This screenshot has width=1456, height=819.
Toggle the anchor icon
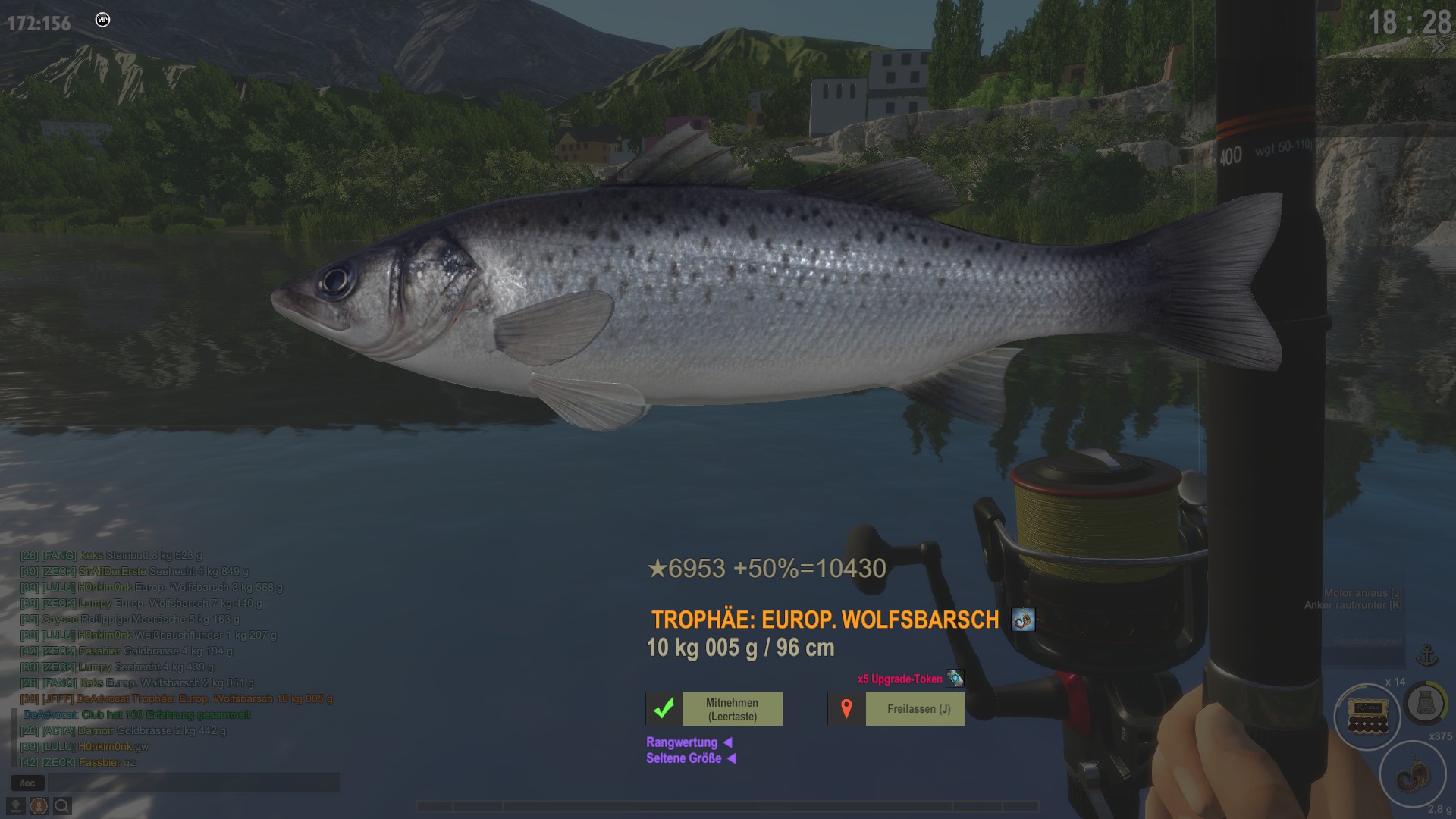(1427, 654)
